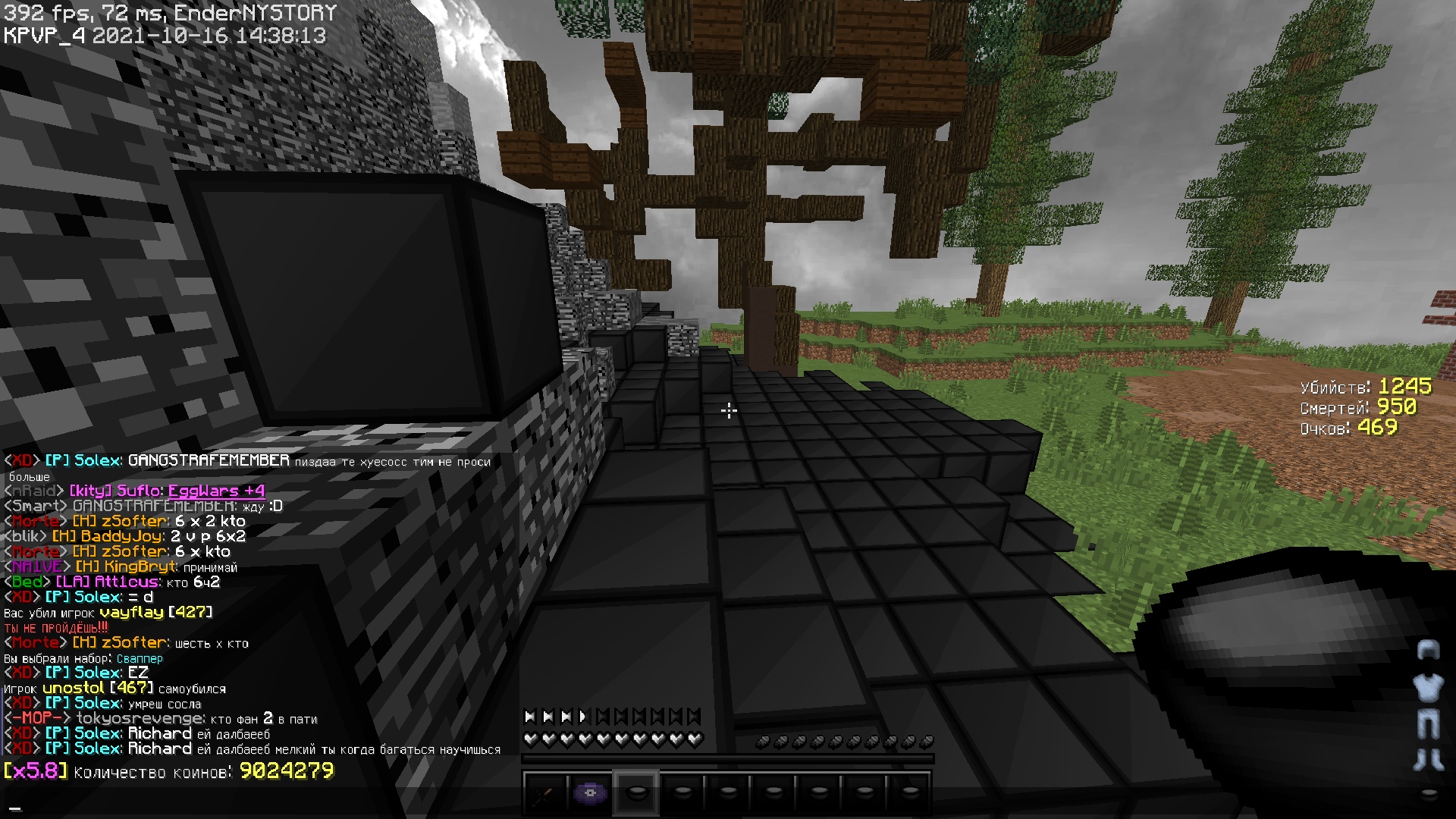The height and width of the screenshot is (819, 1456).
Task: Click the vayflay name in the death message
Action: coord(130,612)
